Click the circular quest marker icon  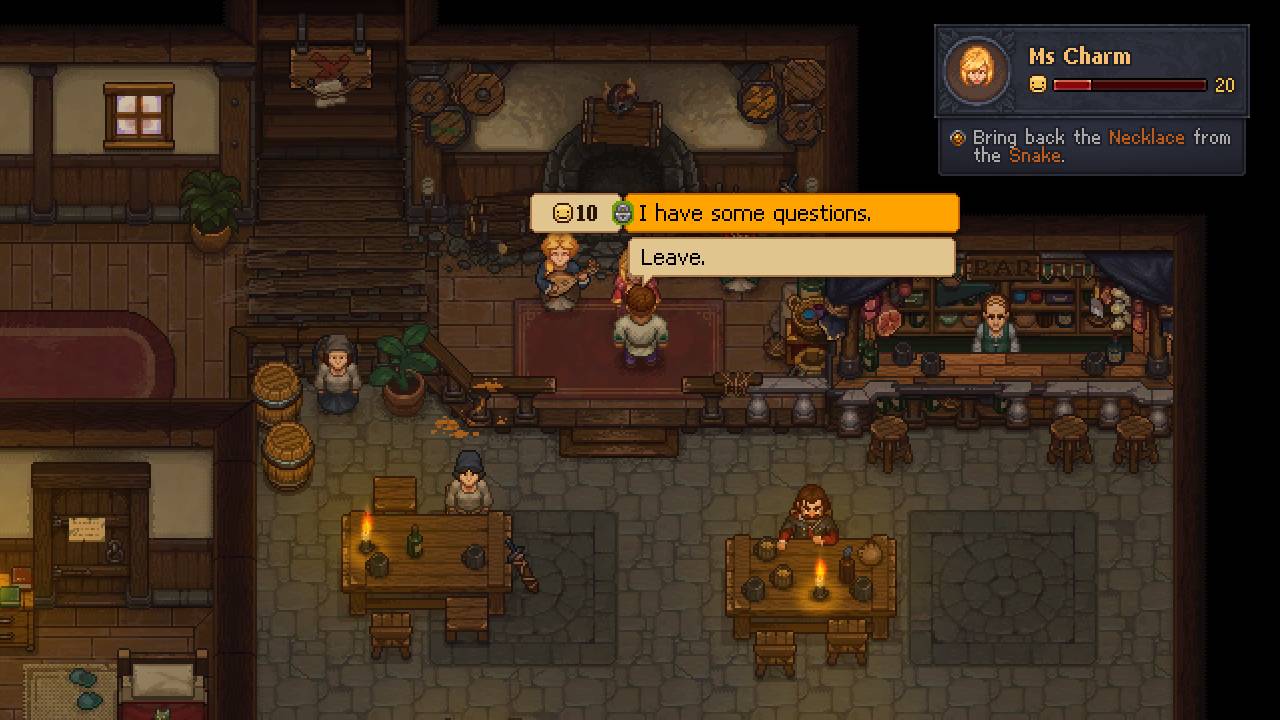957,137
